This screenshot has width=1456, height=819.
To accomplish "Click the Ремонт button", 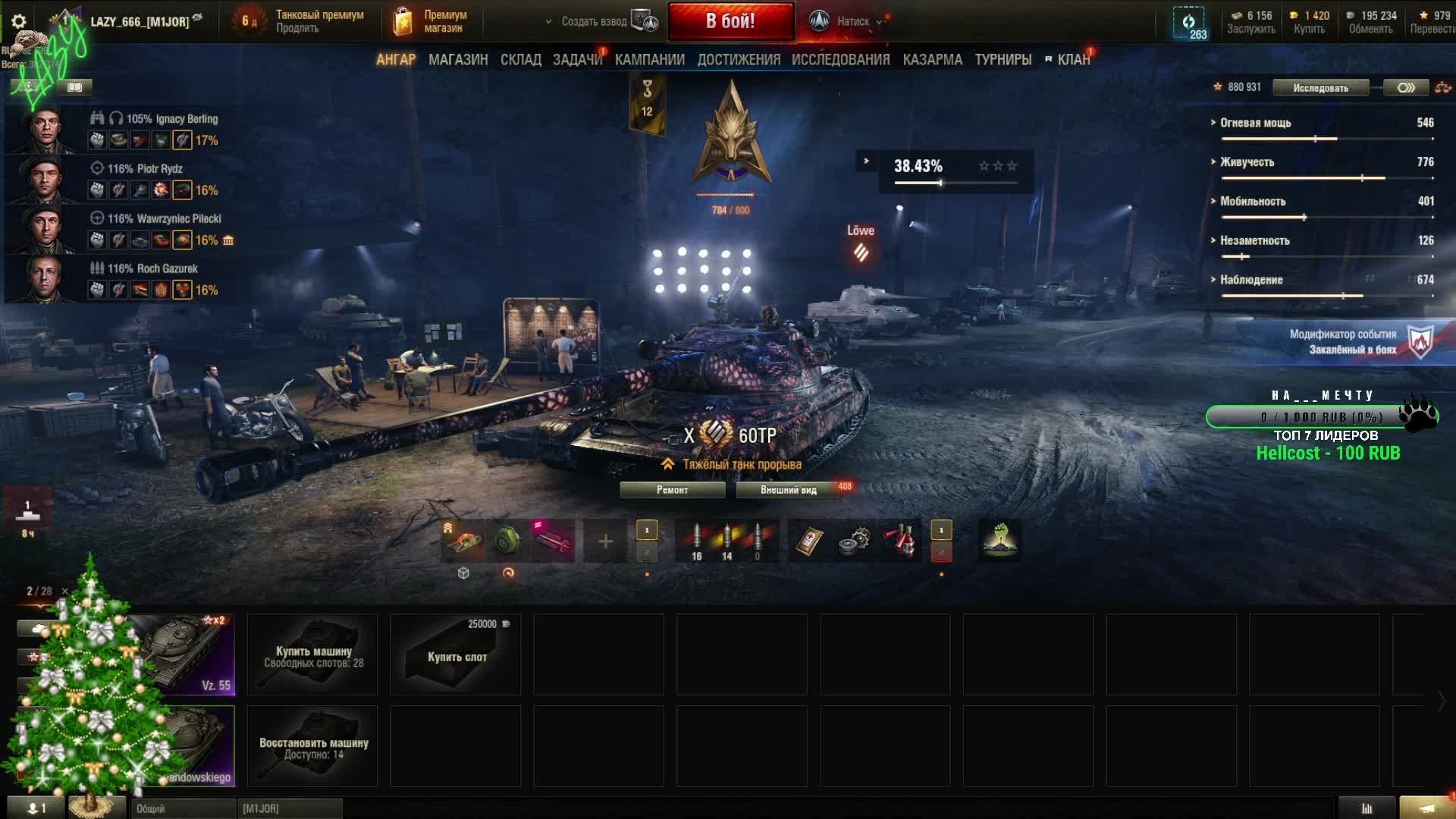I will (672, 490).
